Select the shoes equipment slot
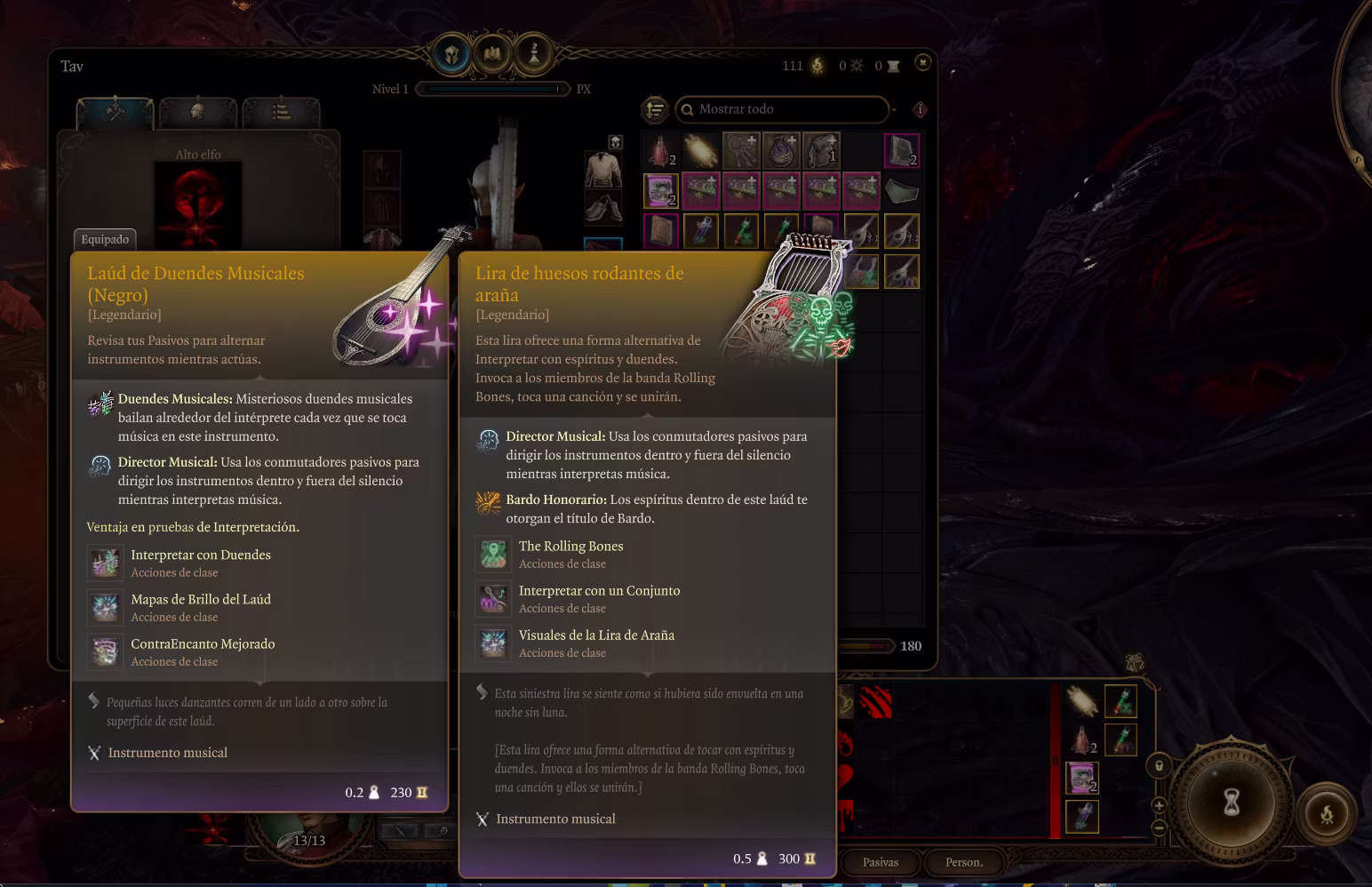Viewport: 1372px width, 887px height. pos(602,208)
